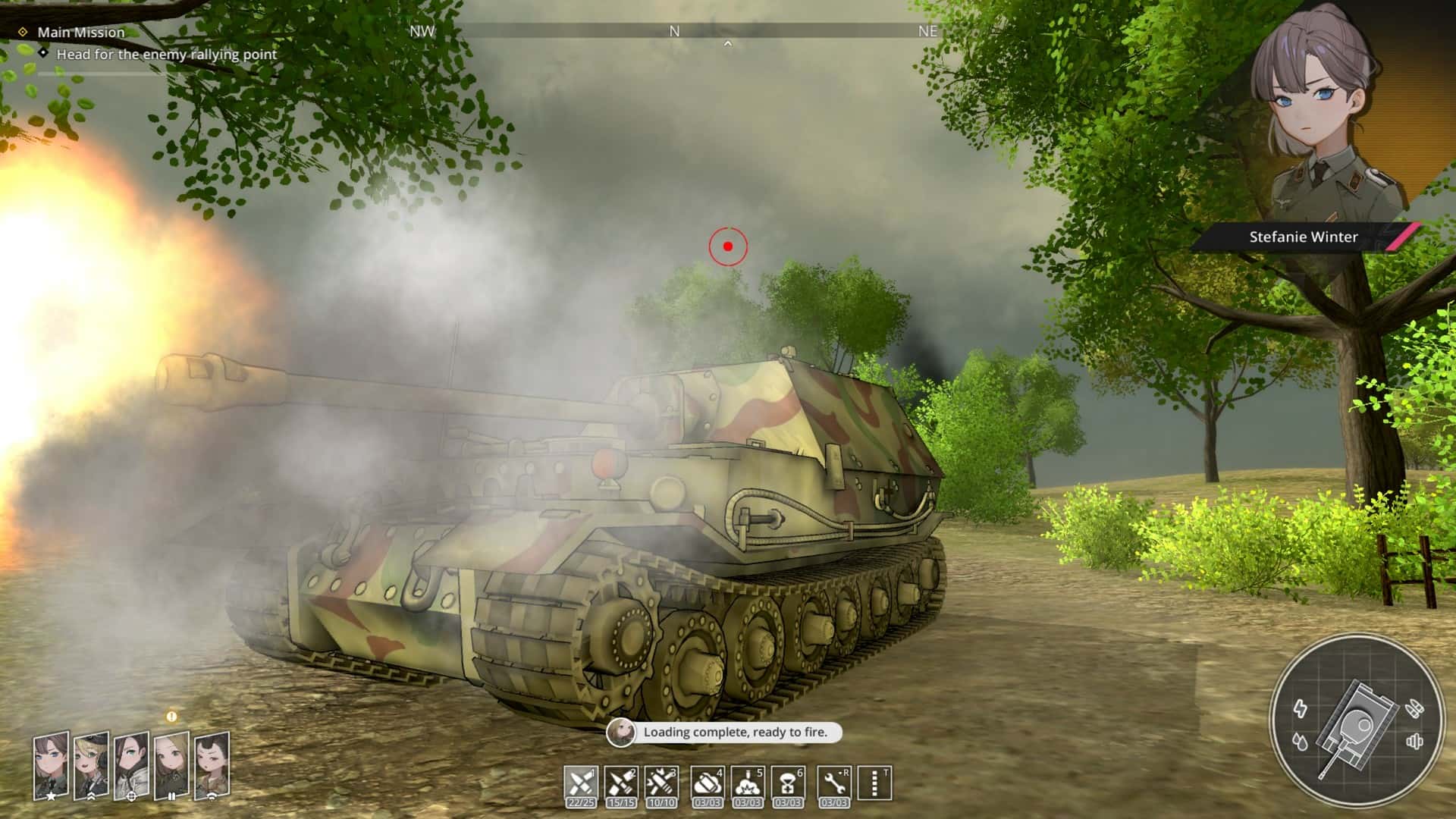Select the AP shell in ammo slot 1
This screenshot has height=819, width=1456.
[x=580, y=781]
